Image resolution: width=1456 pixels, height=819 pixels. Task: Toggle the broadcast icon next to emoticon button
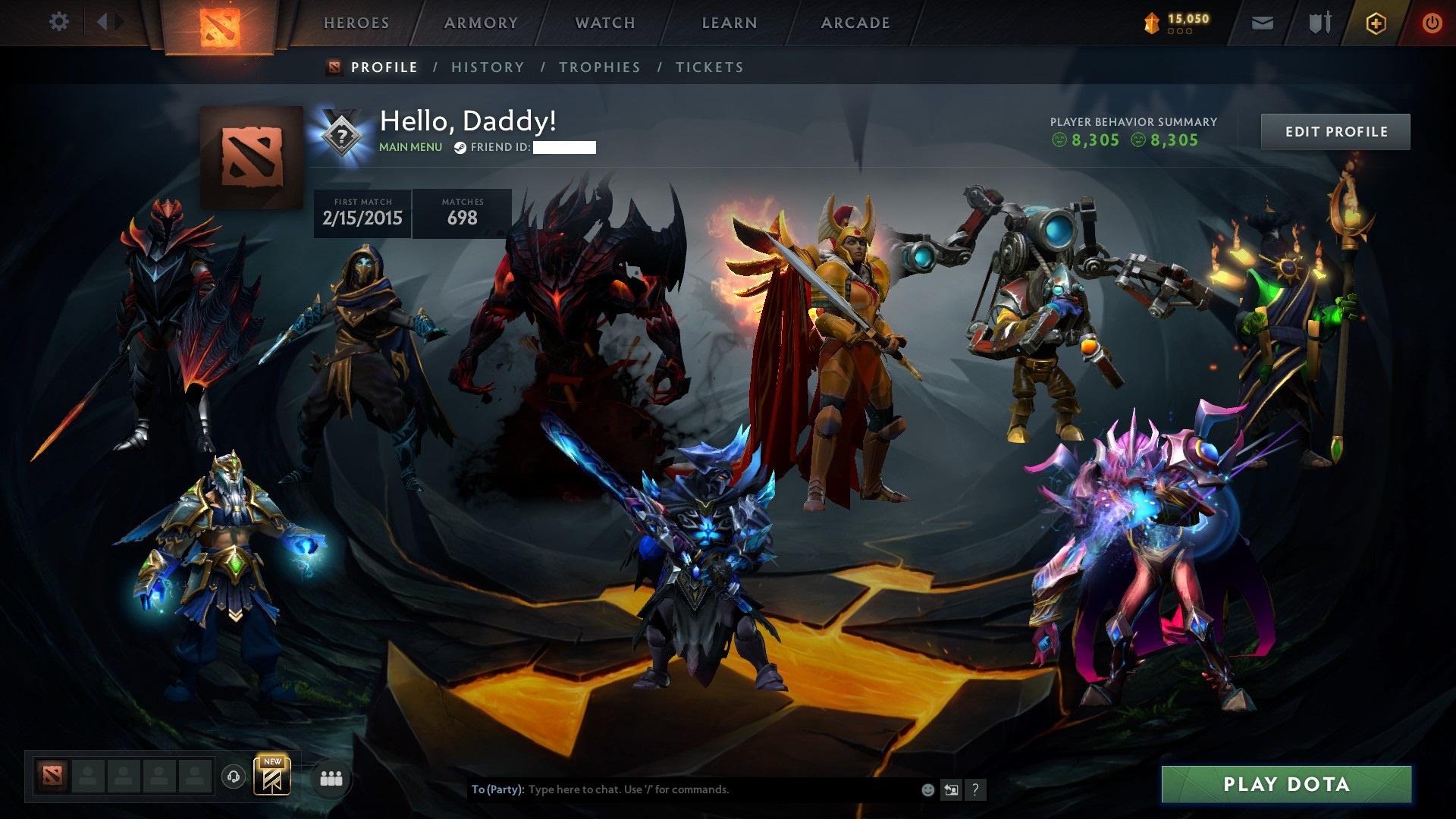[951, 789]
